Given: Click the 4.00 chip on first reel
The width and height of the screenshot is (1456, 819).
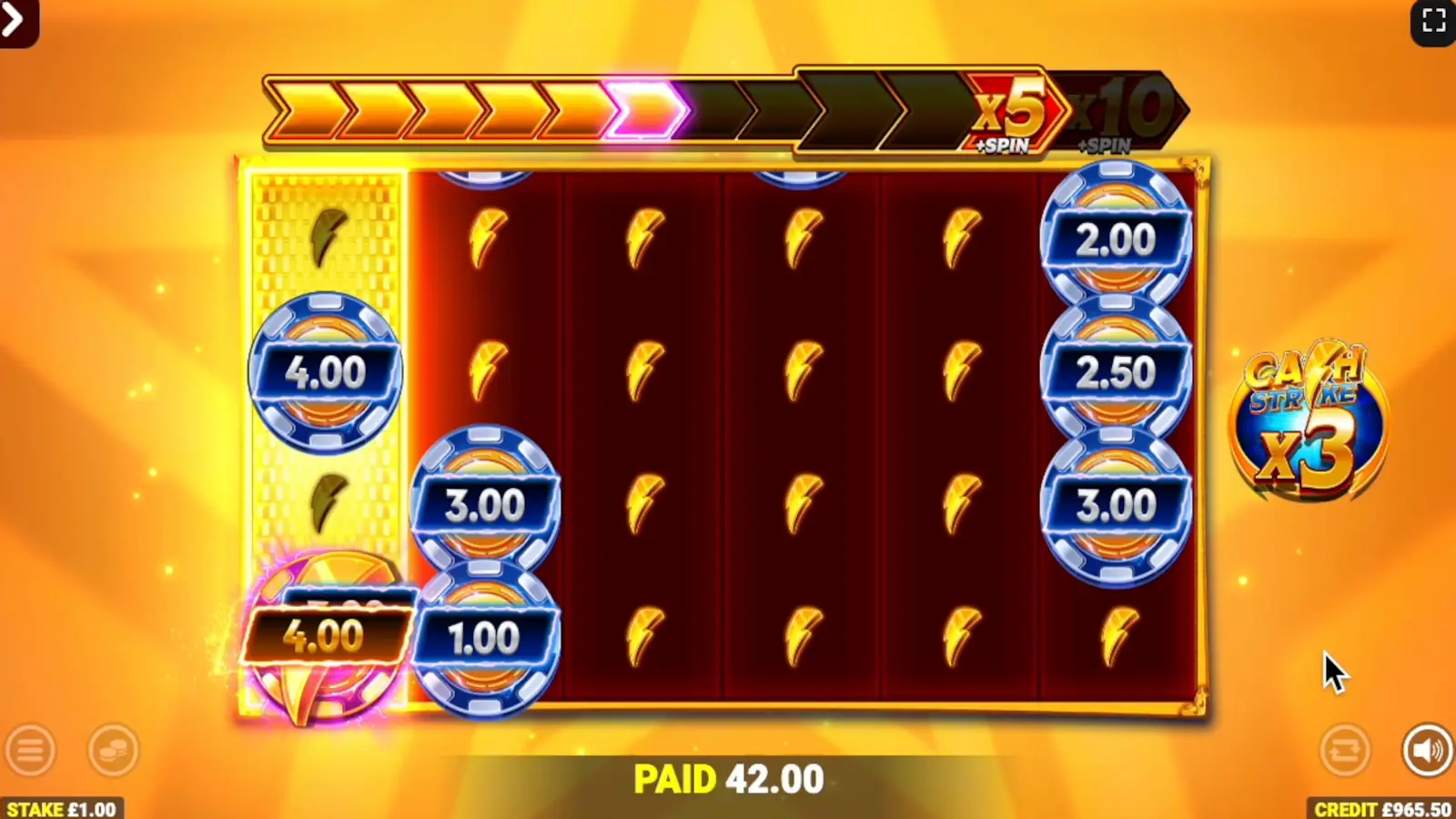Looking at the screenshot, I should [326, 371].
